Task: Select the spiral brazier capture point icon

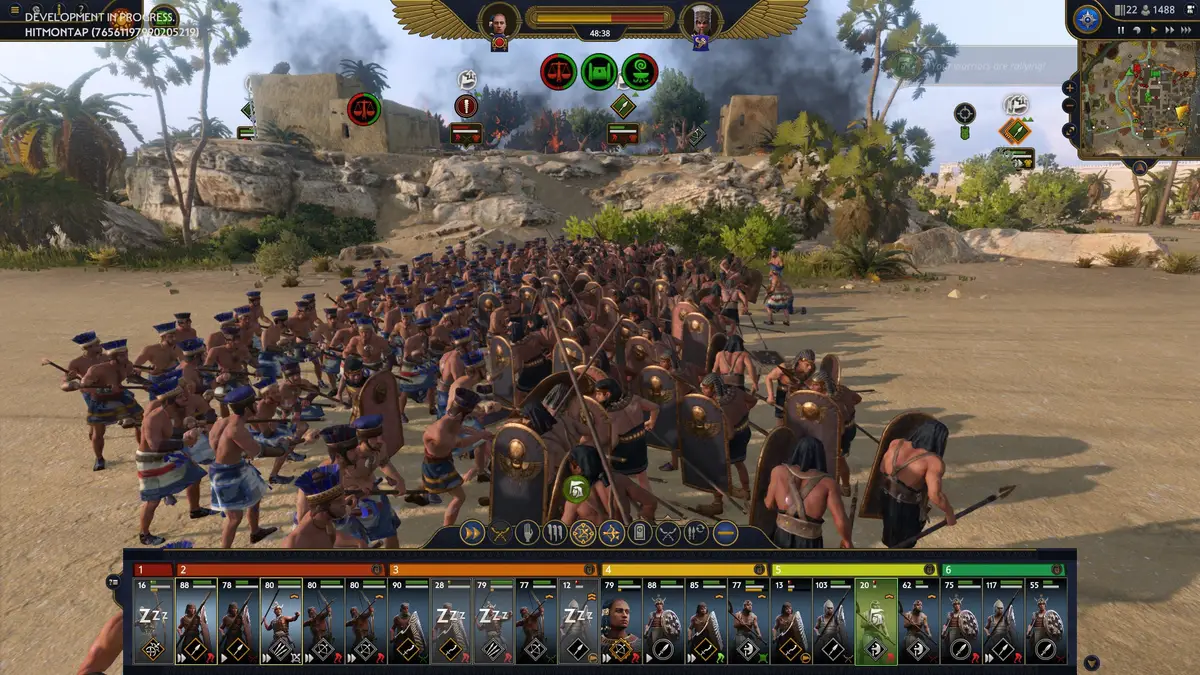Action: click(x=639, y=72)
